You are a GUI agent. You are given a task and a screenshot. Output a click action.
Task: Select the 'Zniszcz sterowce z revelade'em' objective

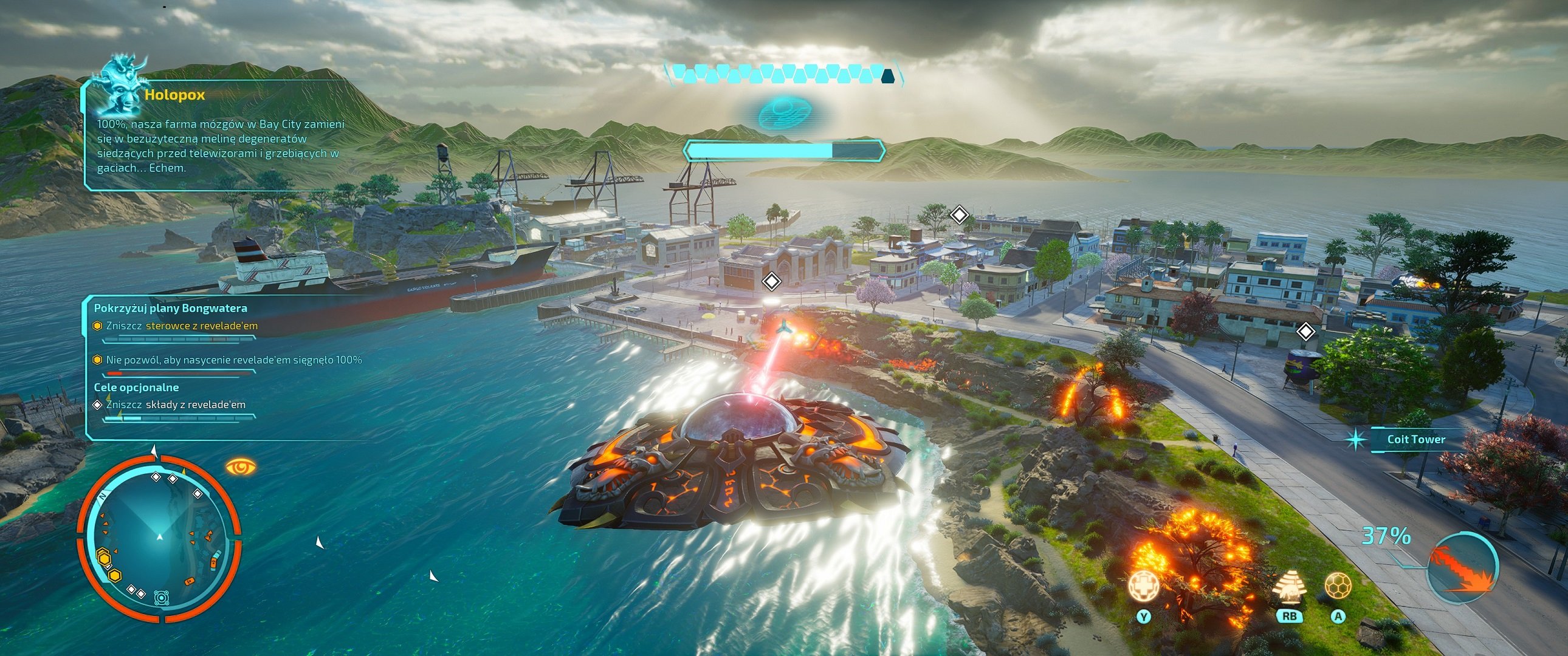[x=181, y=326]
